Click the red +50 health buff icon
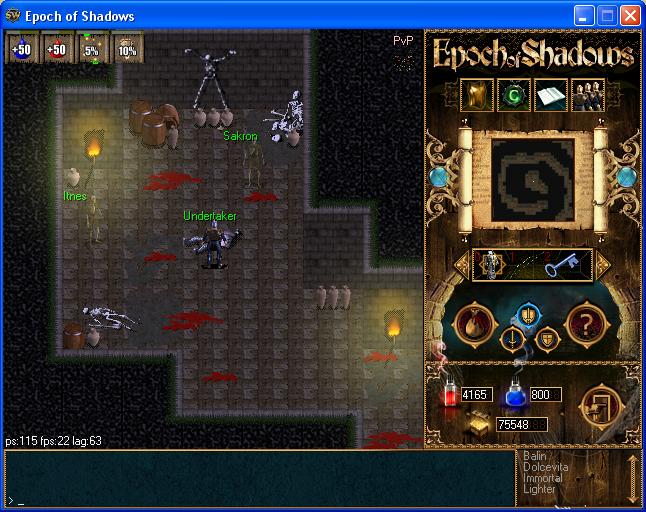The height and width of the screenshot is (512, 646). tap(57, 48)
